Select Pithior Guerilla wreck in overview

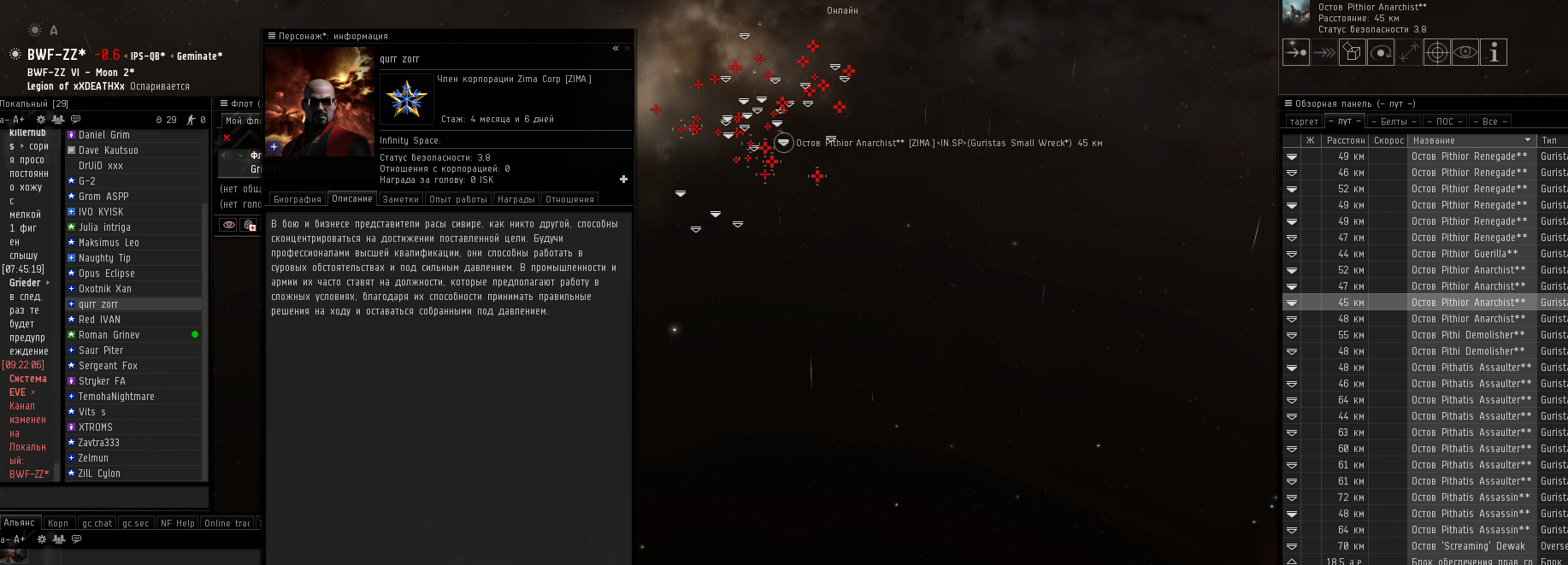[1465, 254]
